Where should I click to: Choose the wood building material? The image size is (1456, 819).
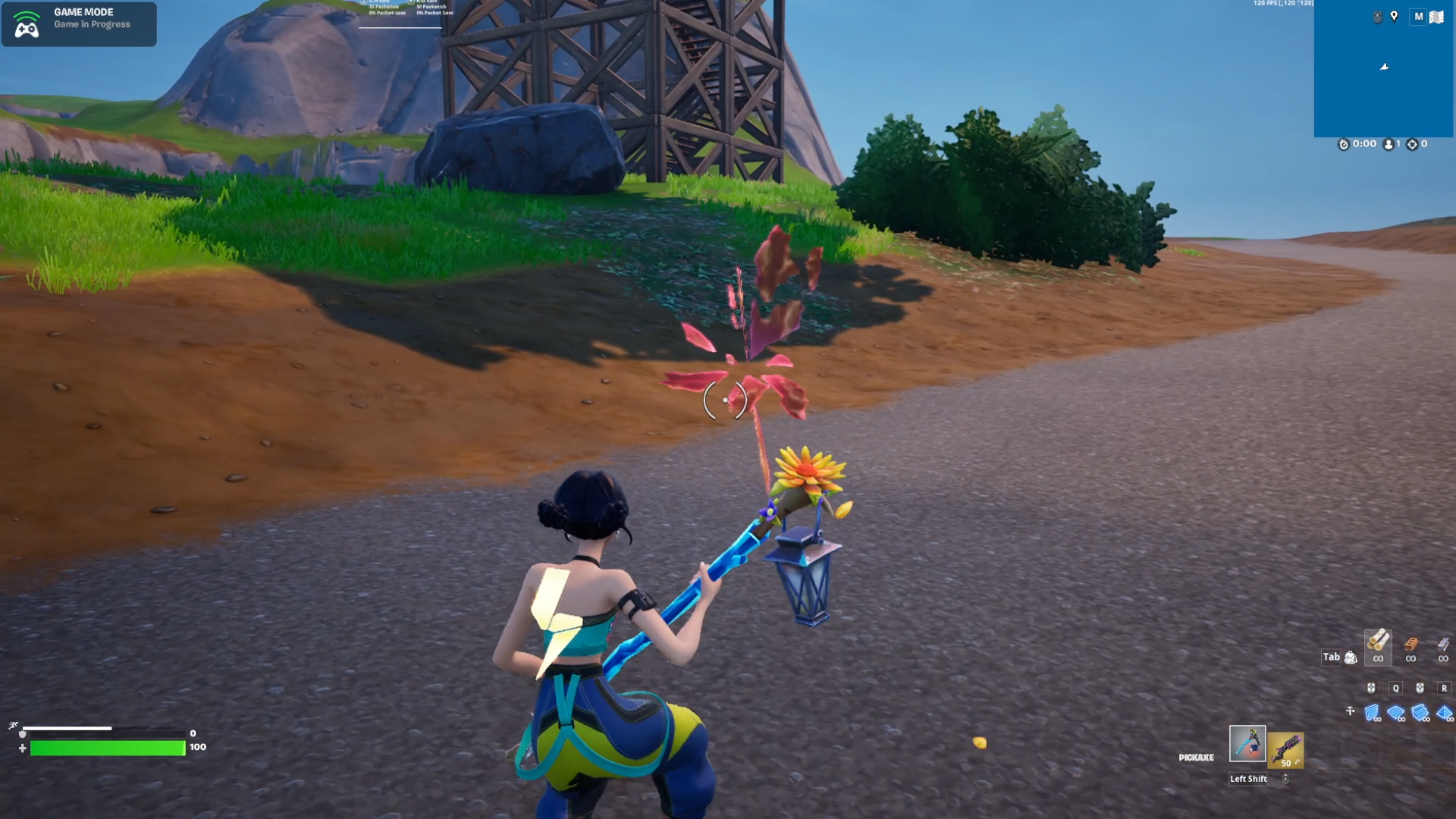click(1378, 644)
